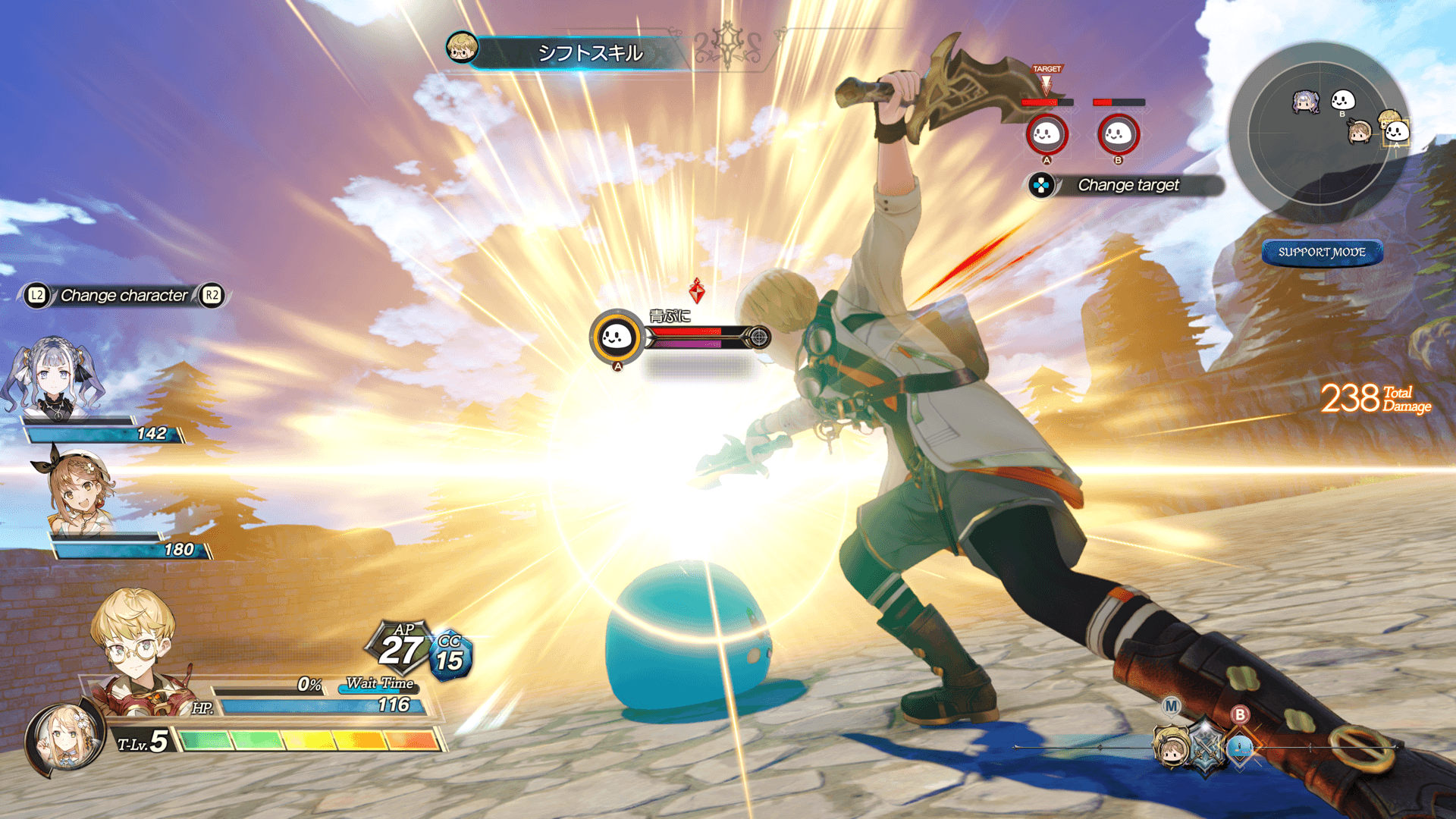The image size is (1456, 819).
Task: Target enemy A icon in the target list
Action: (x=1046, y=134)
